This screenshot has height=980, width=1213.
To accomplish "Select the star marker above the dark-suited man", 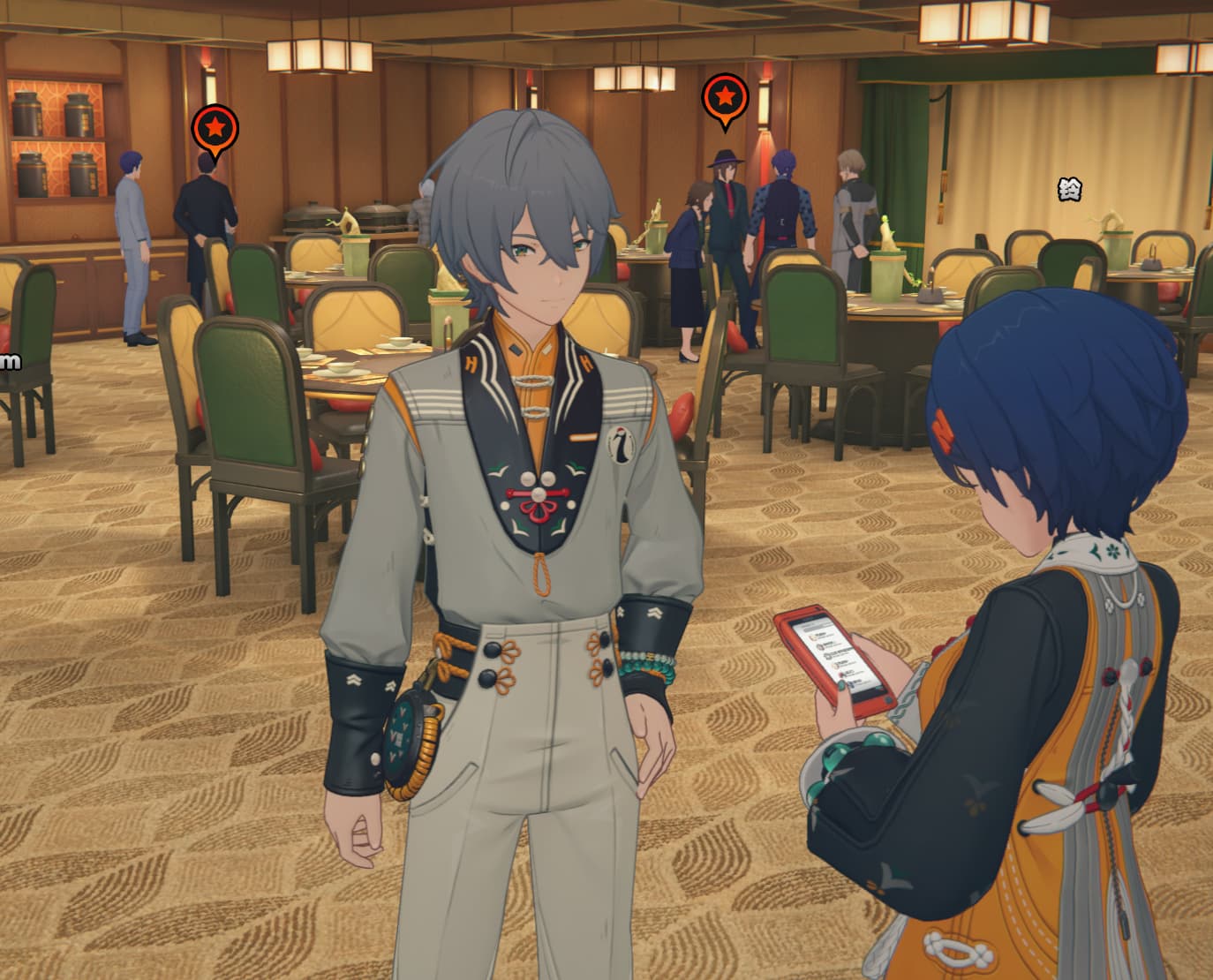I will coord(215,128).
